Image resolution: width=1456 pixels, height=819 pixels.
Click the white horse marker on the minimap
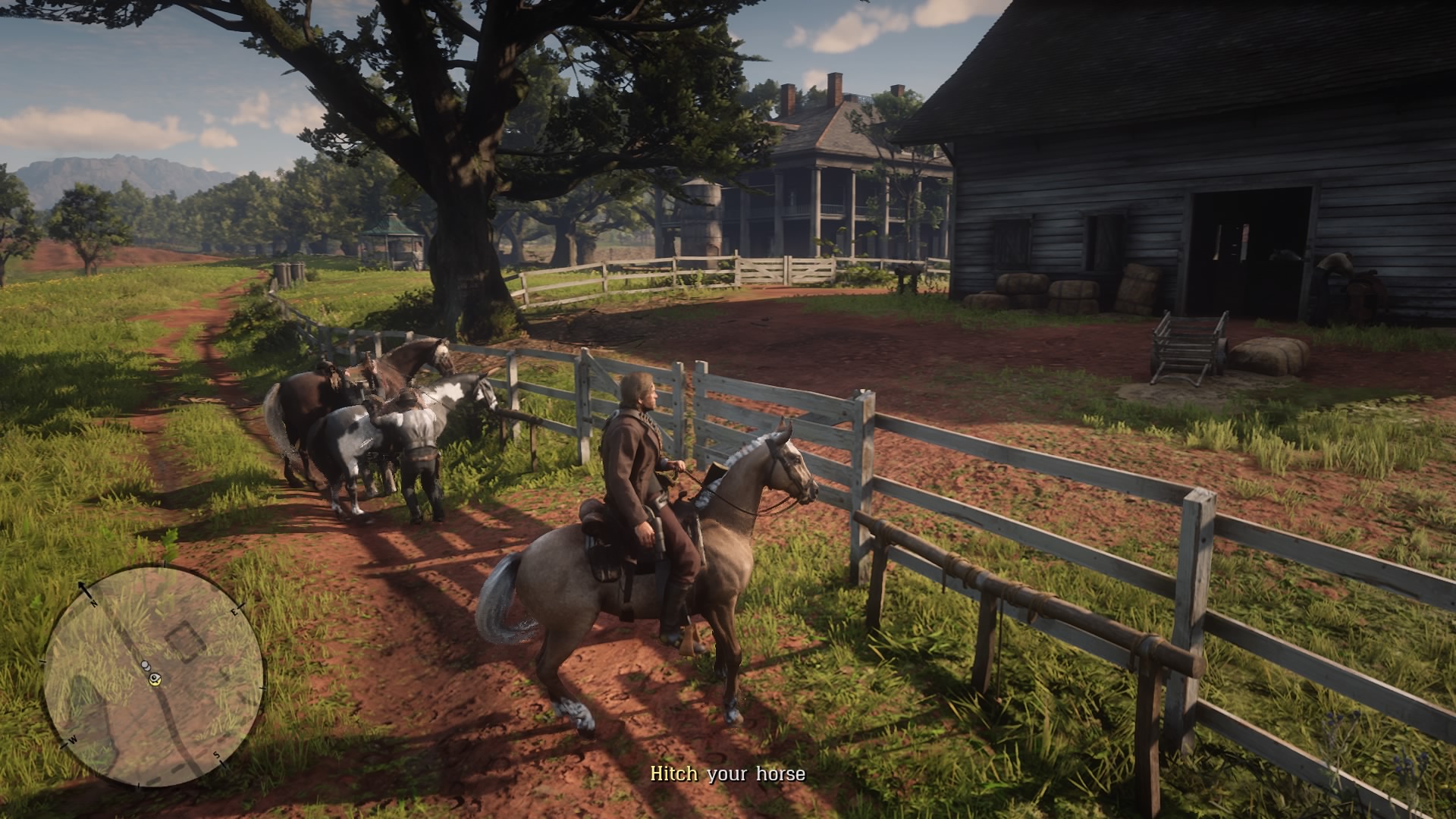point(147,666)
